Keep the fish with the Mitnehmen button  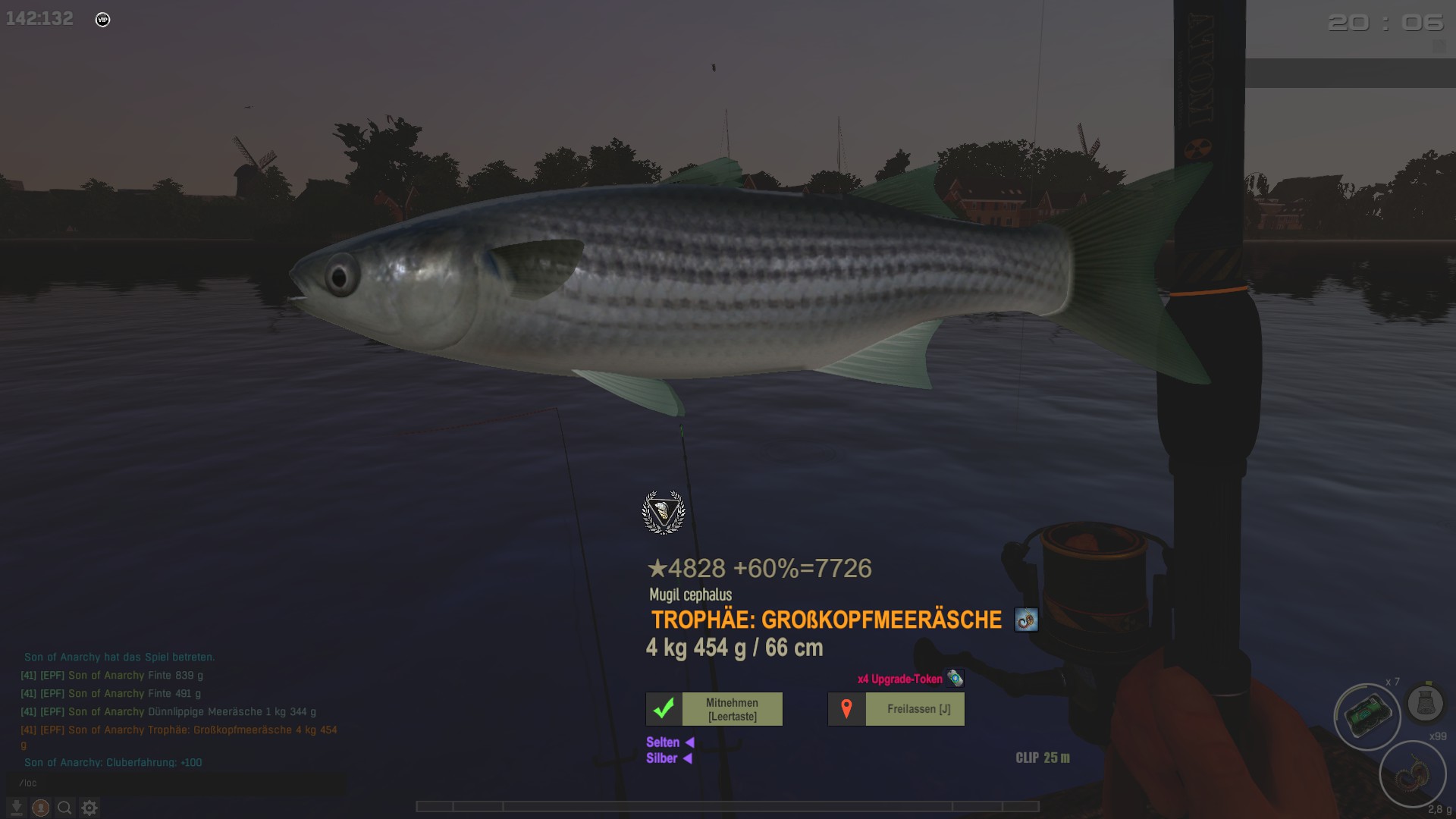tap(714, 709)
